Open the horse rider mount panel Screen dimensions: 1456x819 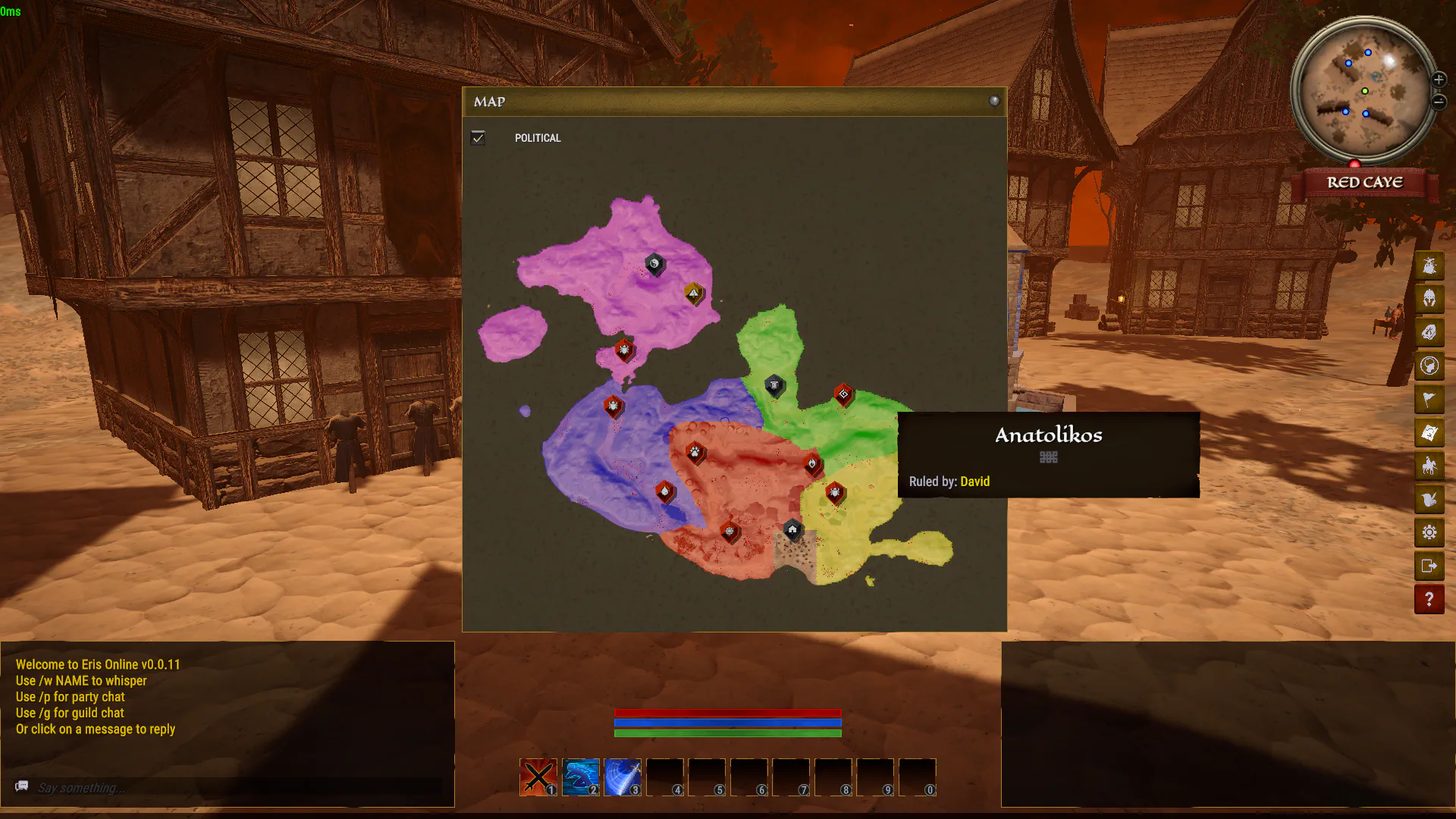[1429, 466]
